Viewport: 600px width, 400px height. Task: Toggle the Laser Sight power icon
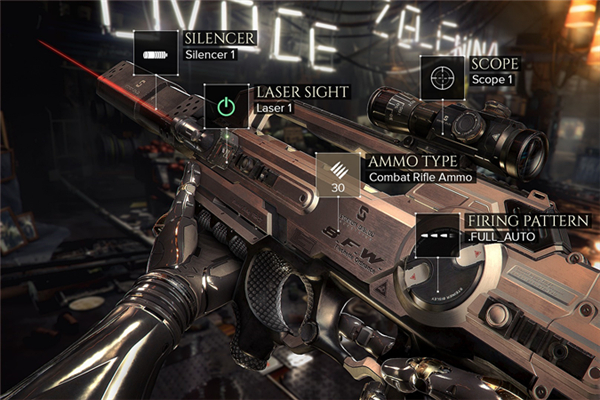(226, 105)
